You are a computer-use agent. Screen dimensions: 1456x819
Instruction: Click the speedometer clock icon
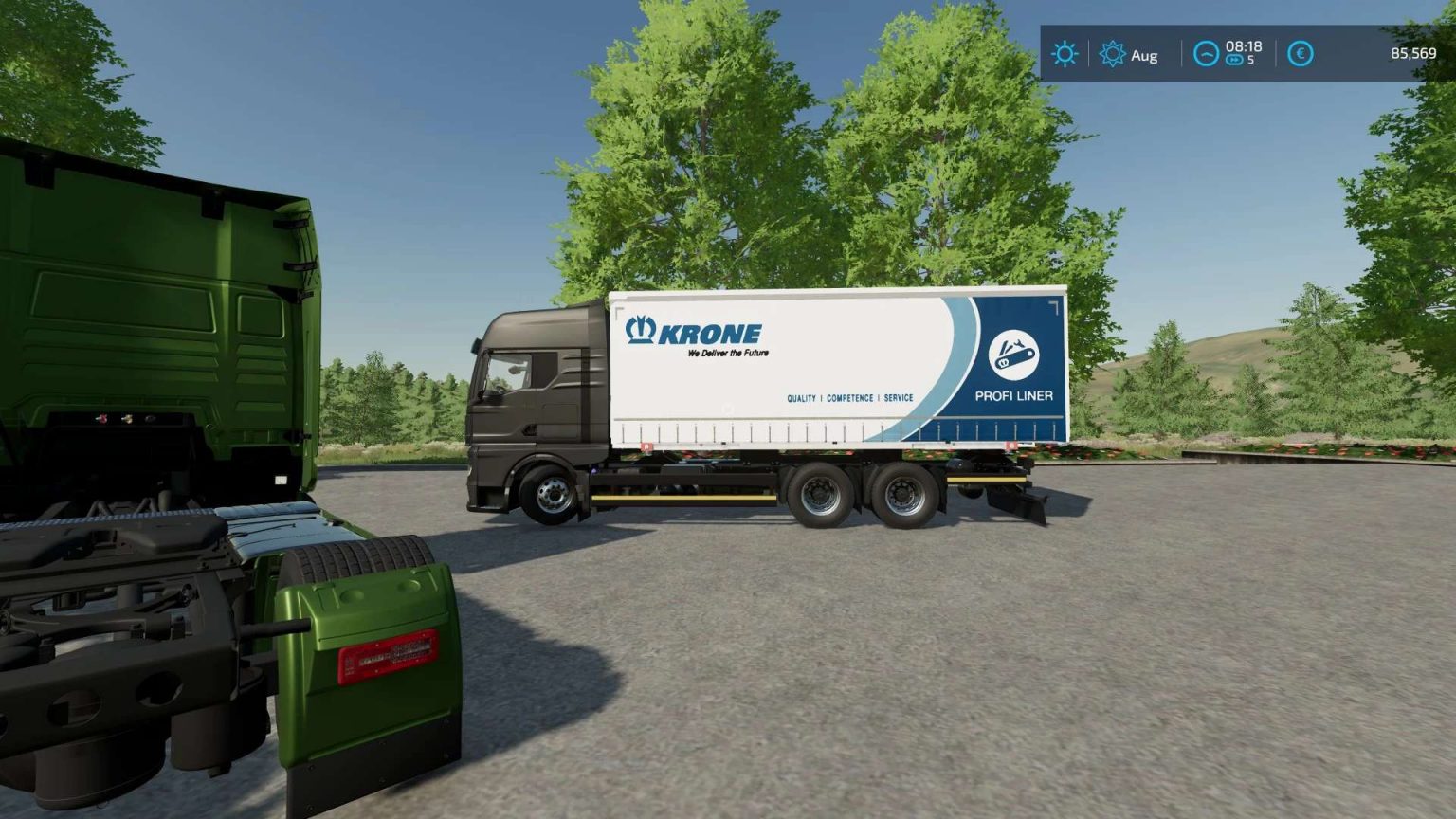click(x=1206, y=54)
